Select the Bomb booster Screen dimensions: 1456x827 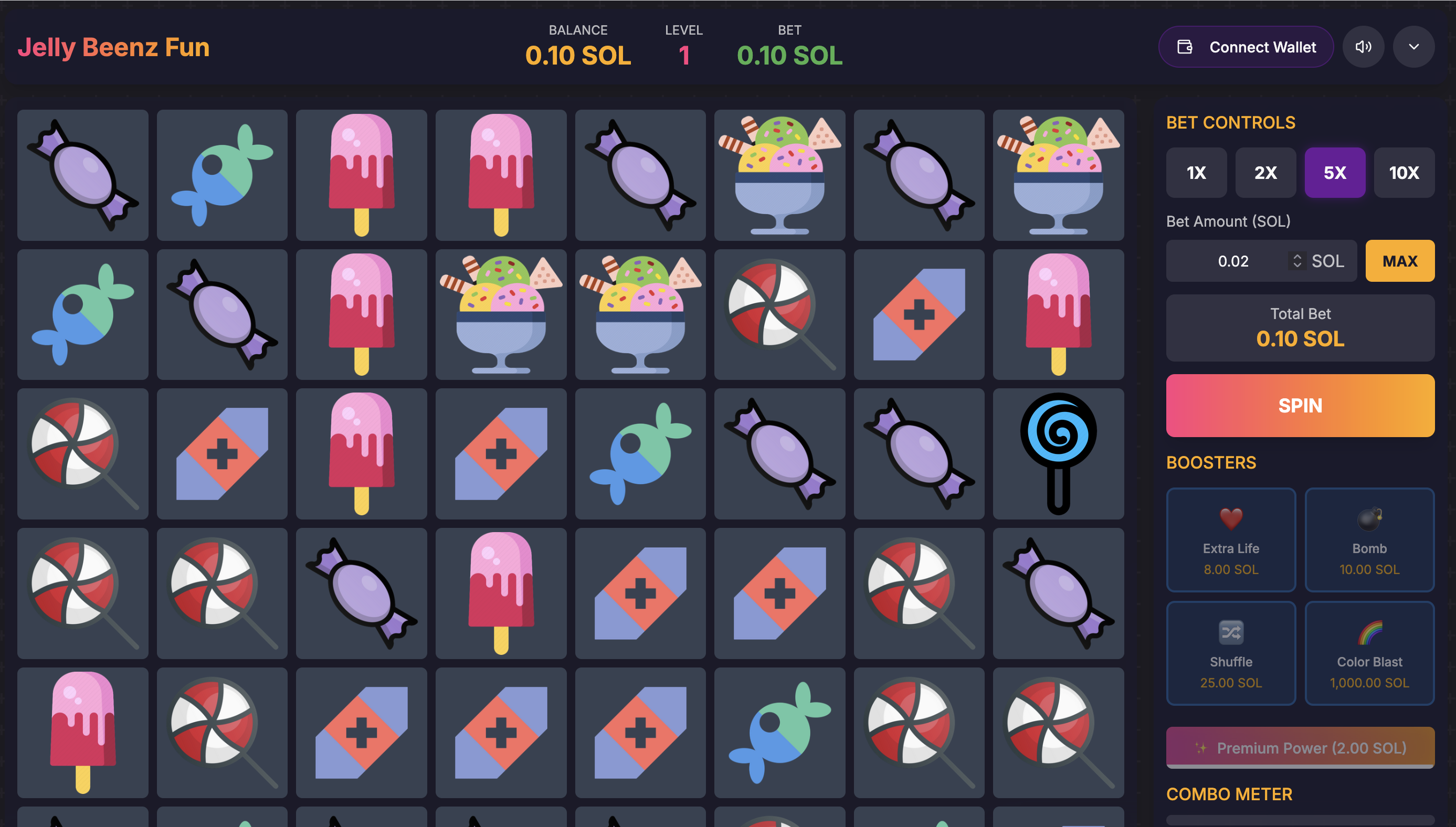click(1369, 539)
